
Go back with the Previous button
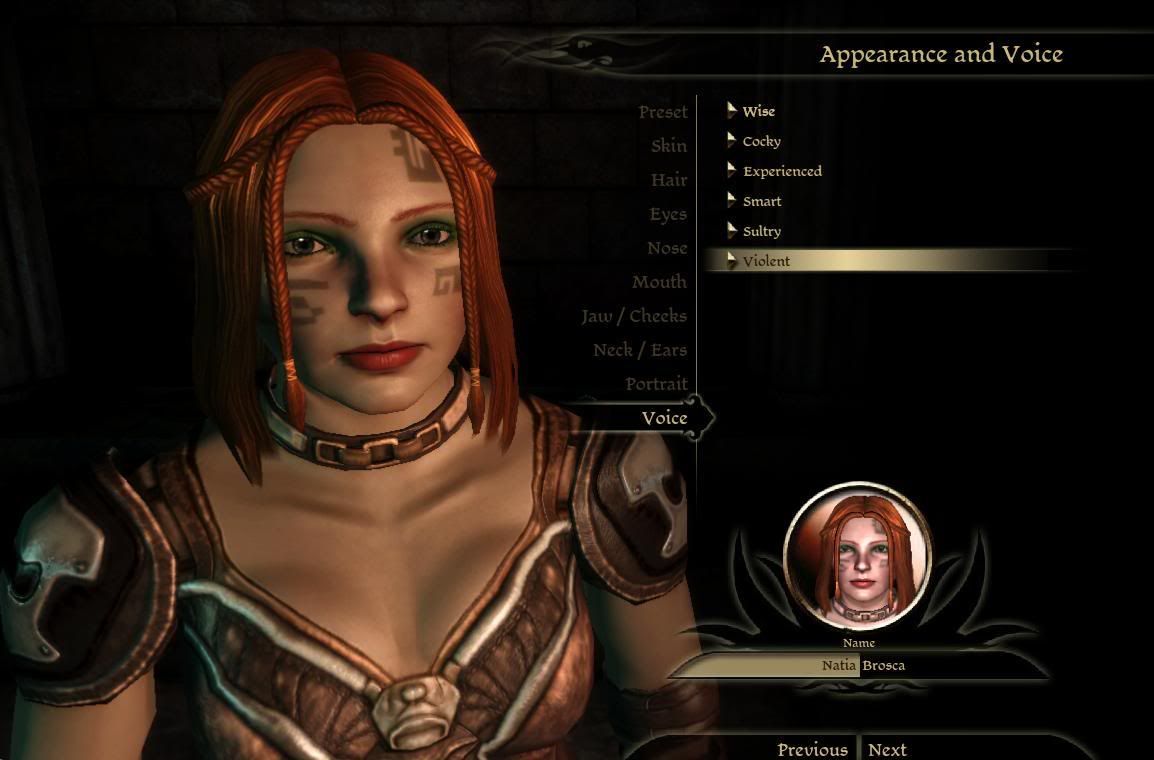coord(812,749)
